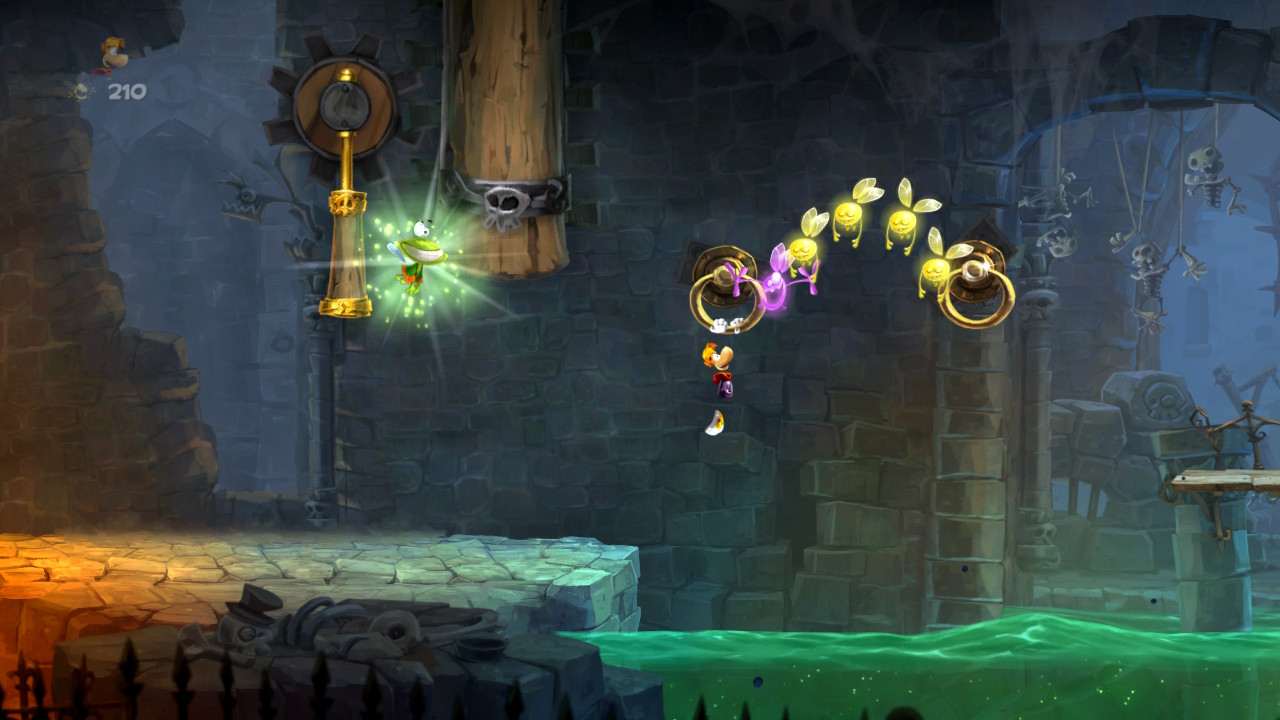Click the Rayman player portrait icon

(x=113, y=54)
